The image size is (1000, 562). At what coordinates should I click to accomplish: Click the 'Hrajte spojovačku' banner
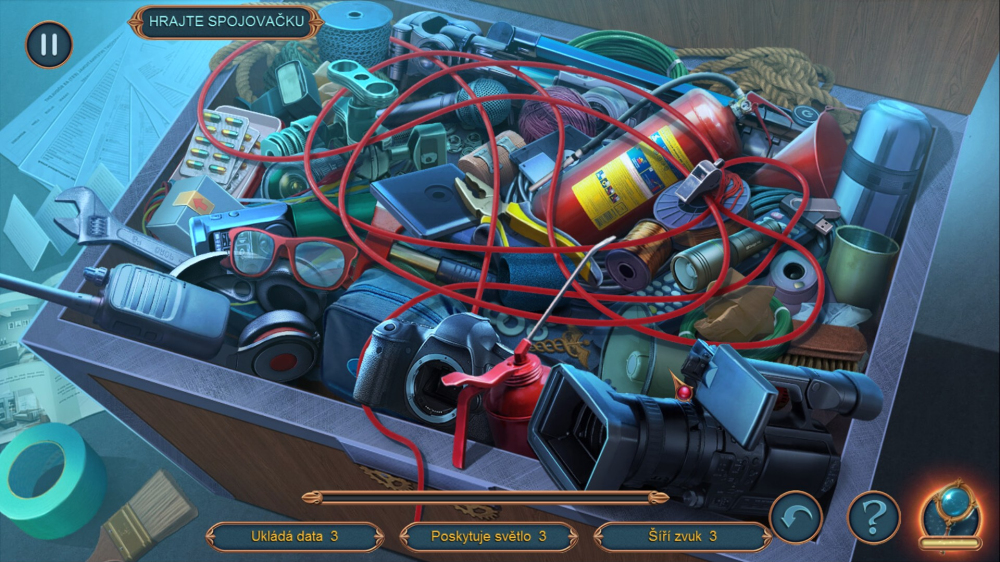click(225, 23)
